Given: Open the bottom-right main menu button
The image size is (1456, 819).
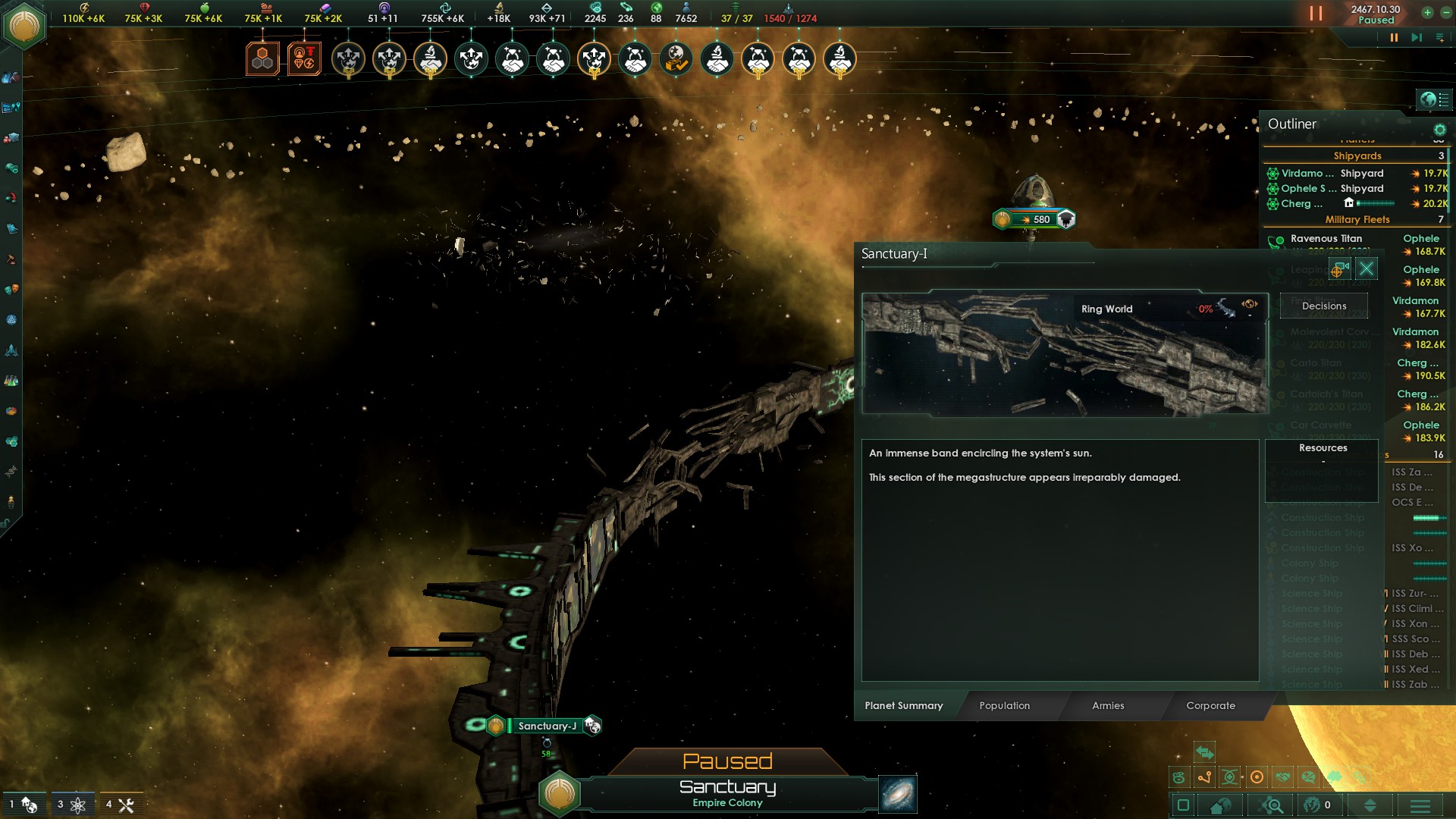Looking at the screenshot, I should (1420, 805).
